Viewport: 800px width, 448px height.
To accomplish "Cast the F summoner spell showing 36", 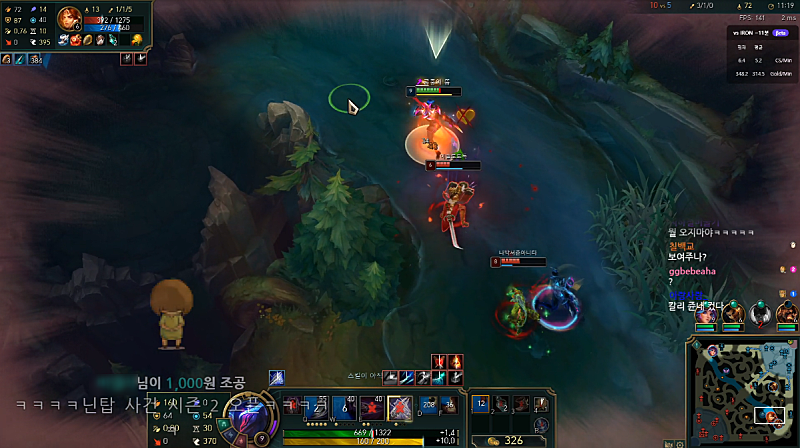I will [451, 404].
